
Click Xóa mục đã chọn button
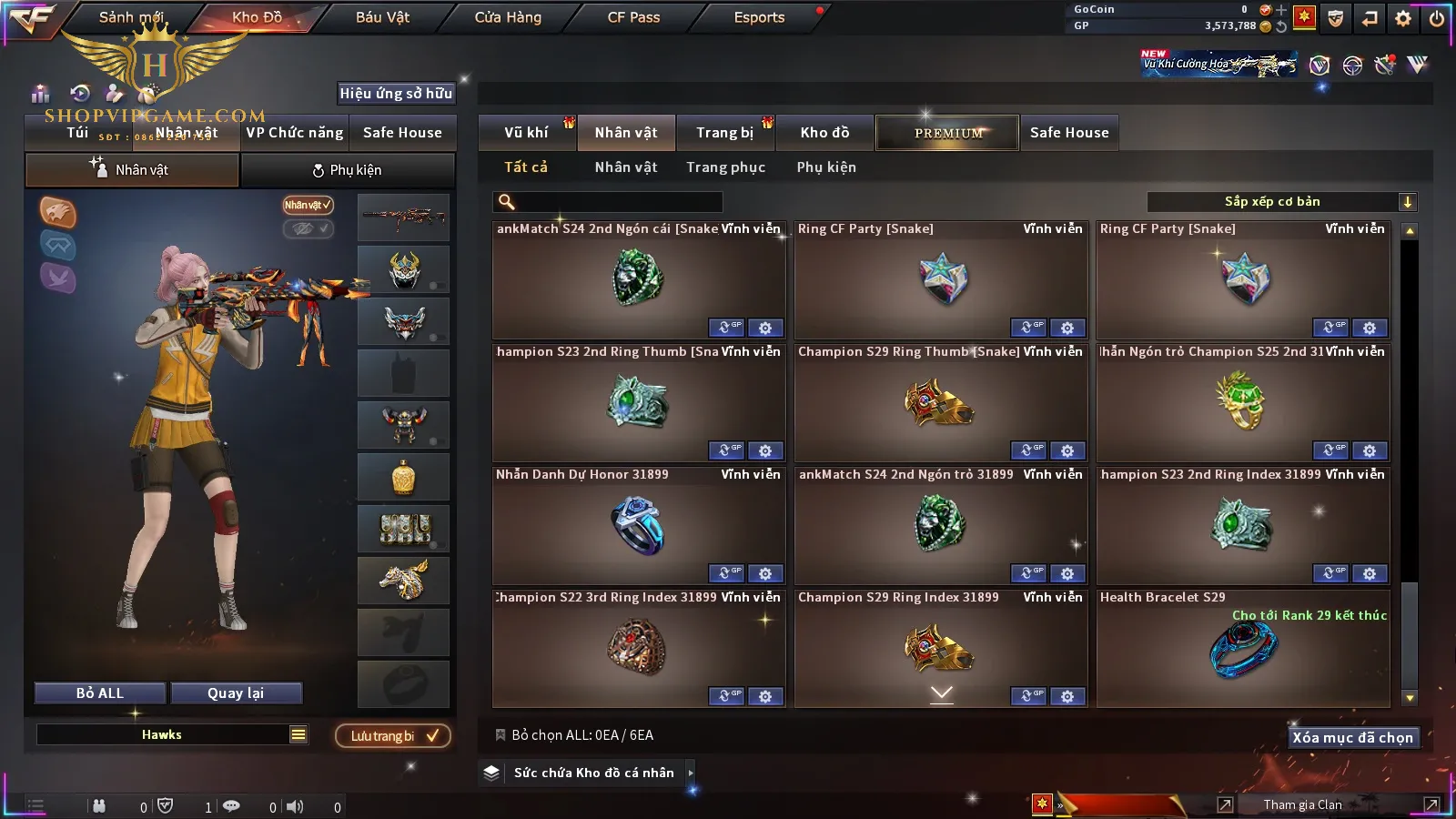(x=1352, y=737)
